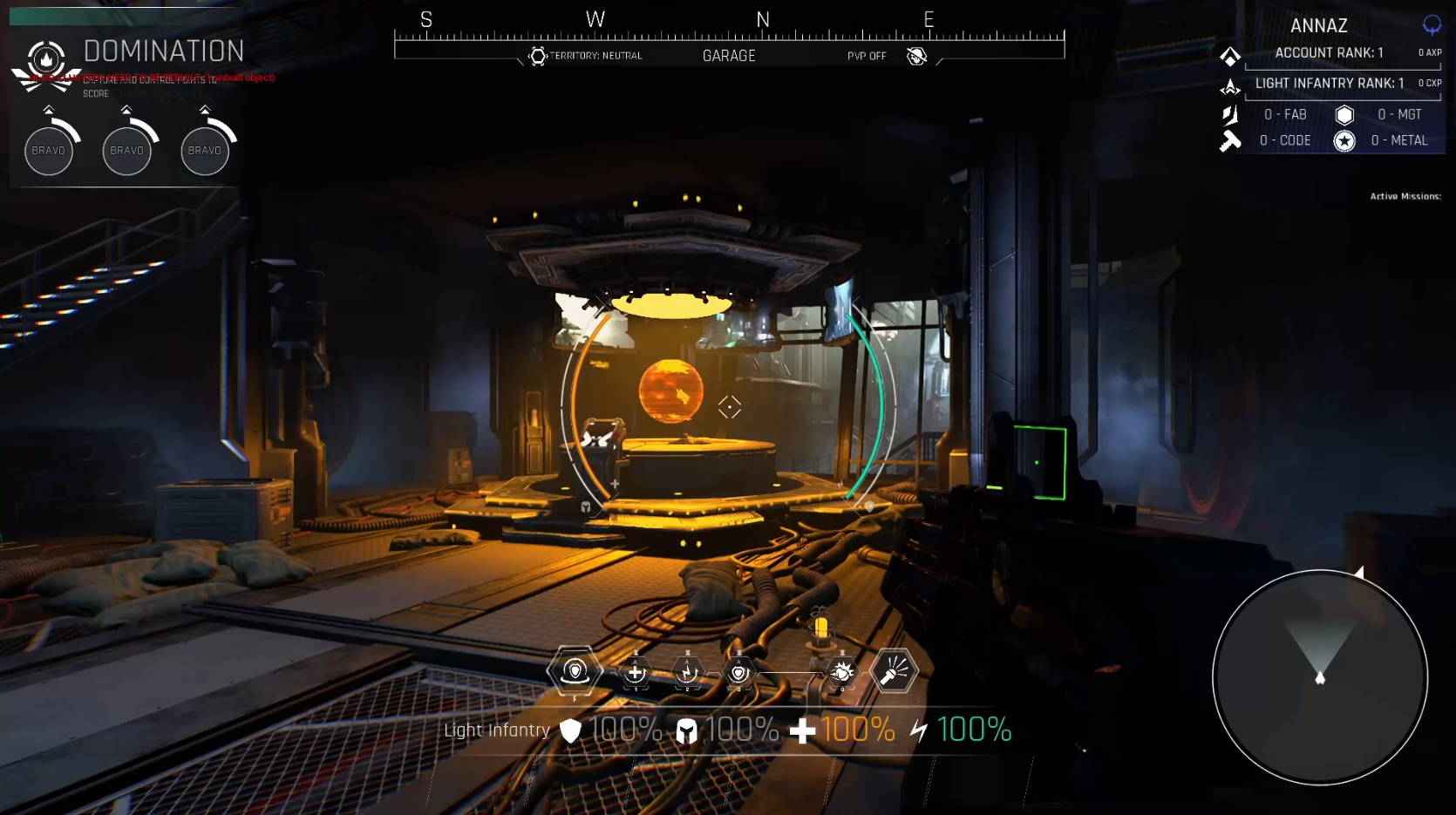The width and height of the screenshot is (1456, 815).
Task: Click the Domination crown objective icon
Action: [46, 61]
